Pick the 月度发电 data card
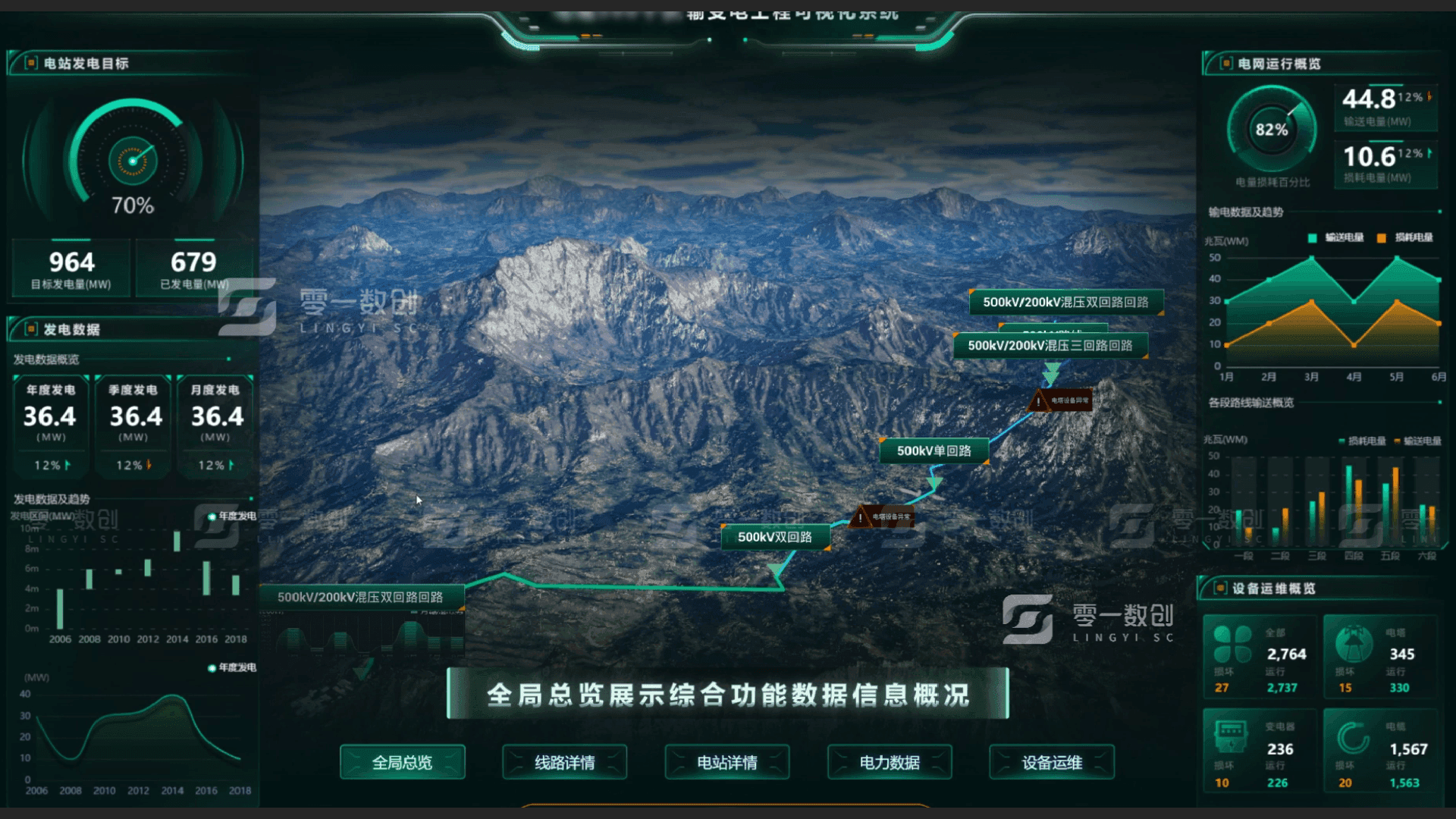 216,425
